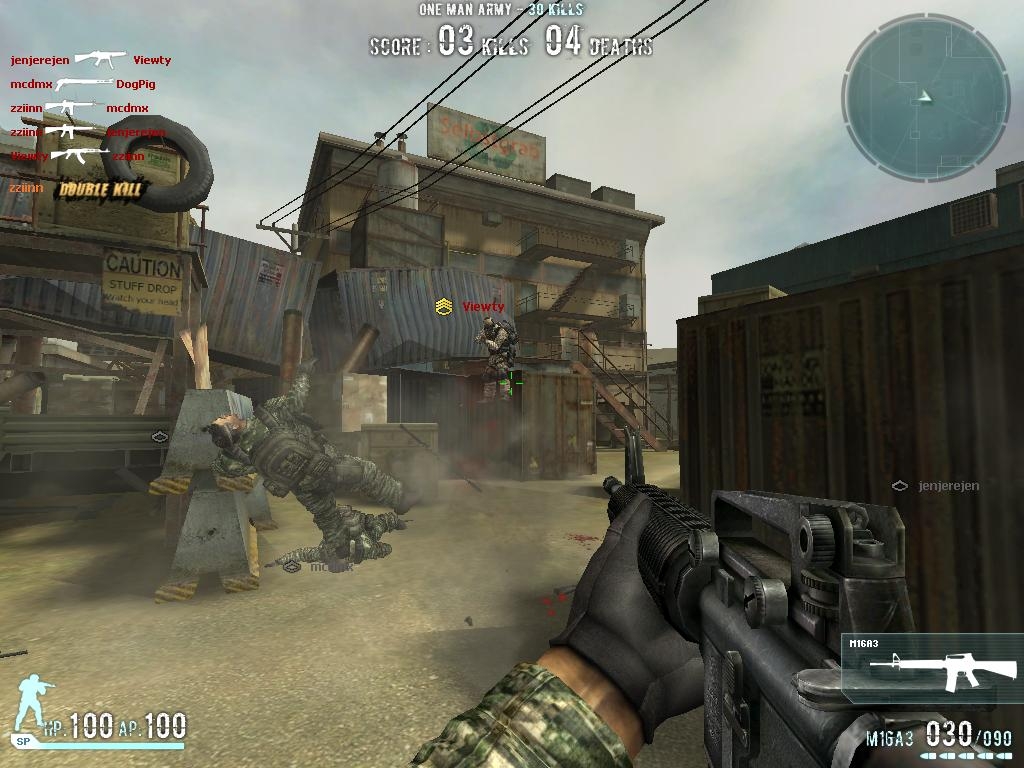Click the mcdmx killed DogPig feed entry

click(83, 84)
